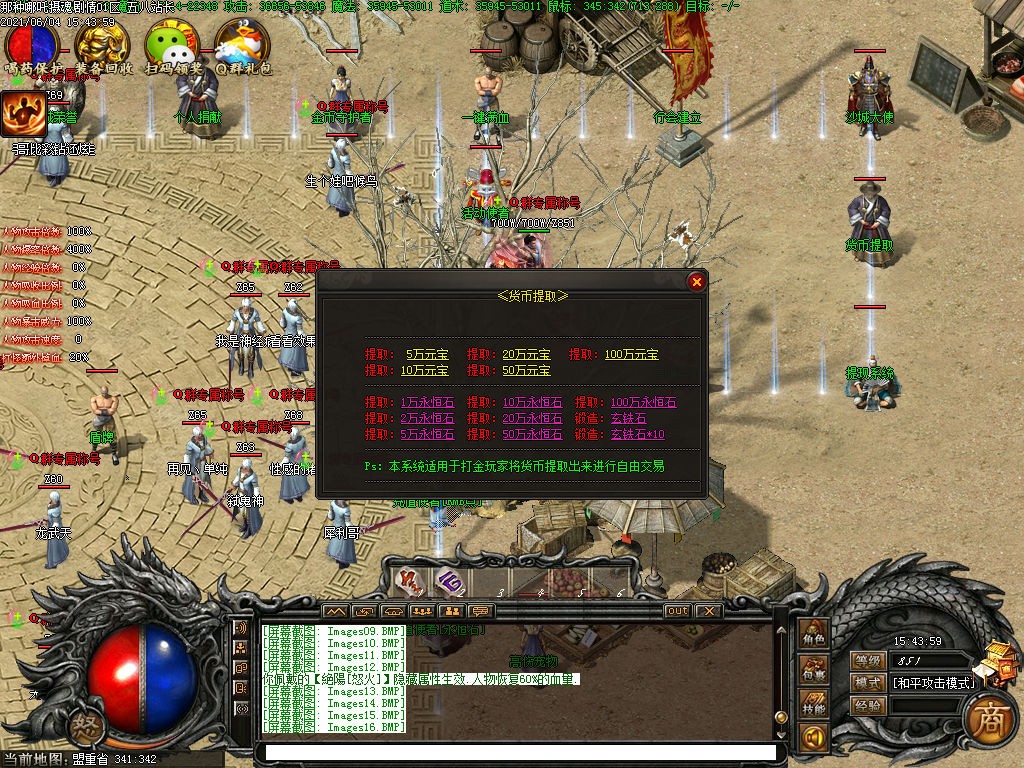Withdraw 1万永恒石

(x=427, y=403)
